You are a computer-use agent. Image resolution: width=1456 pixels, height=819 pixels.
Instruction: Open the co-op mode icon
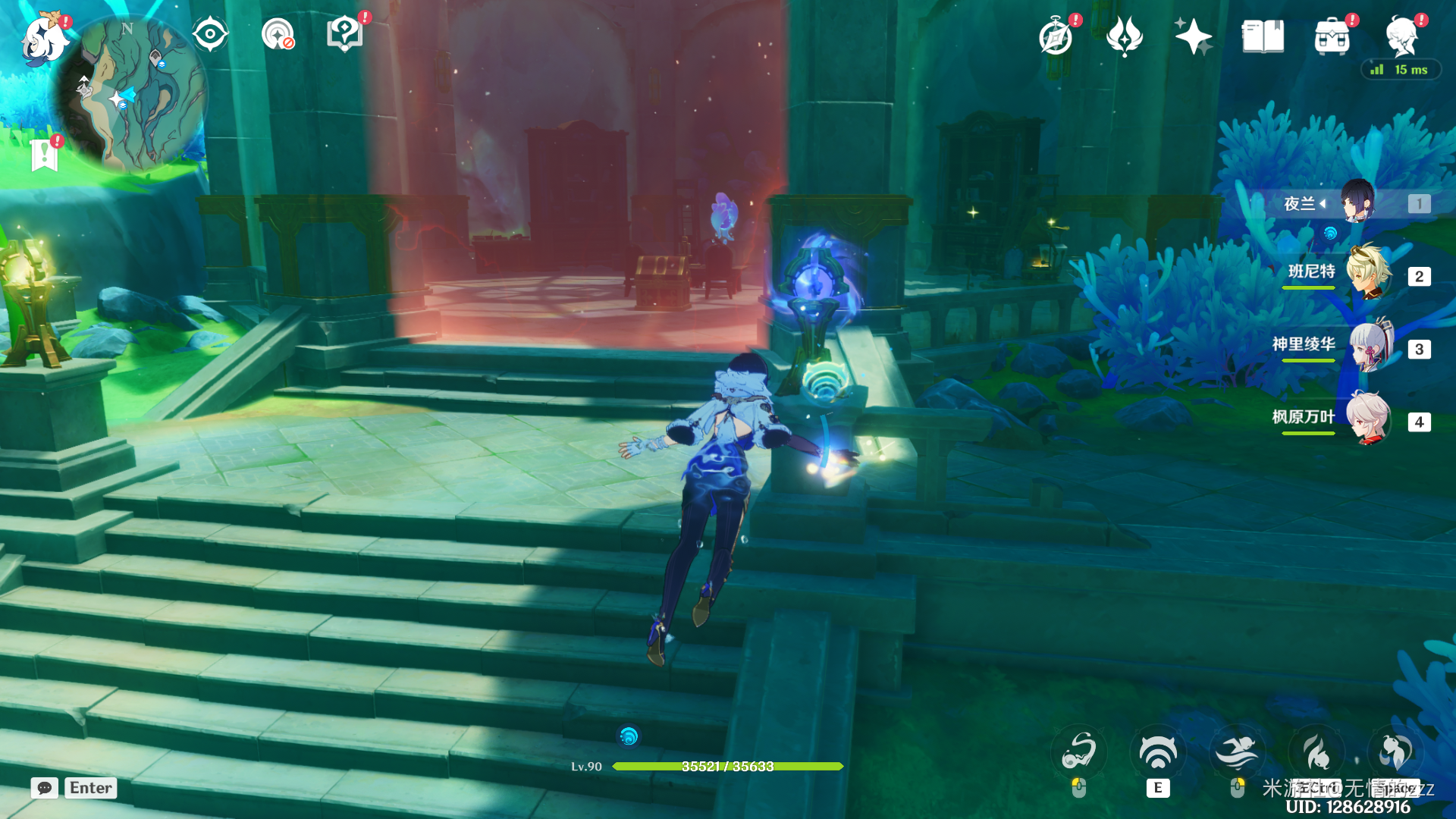coord(278,35)
